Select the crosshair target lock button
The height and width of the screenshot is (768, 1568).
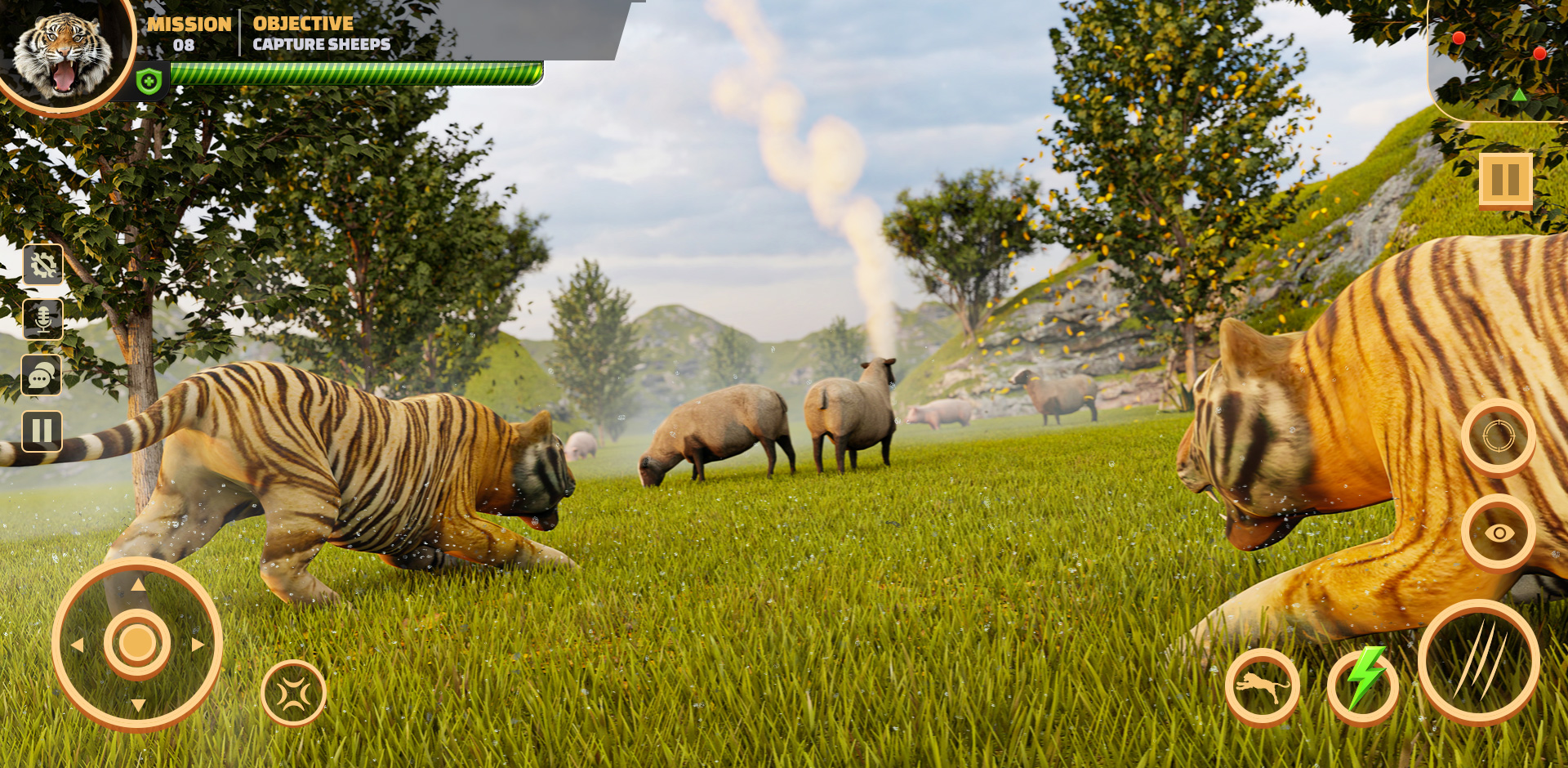click(1499, 437)
